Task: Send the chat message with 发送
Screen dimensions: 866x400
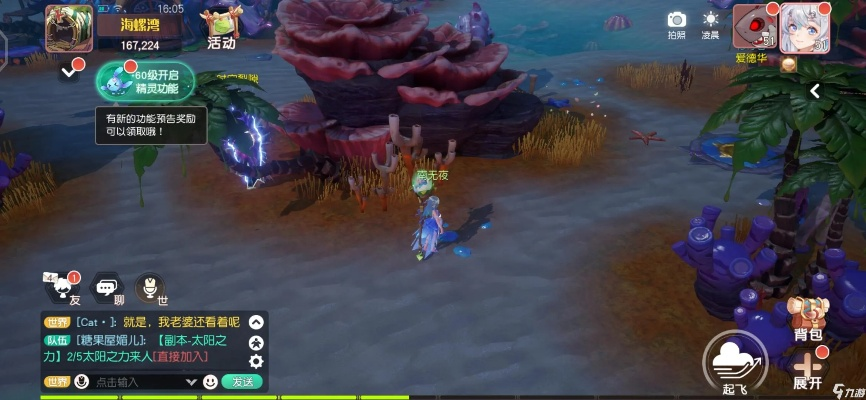Action: point(242,382)
